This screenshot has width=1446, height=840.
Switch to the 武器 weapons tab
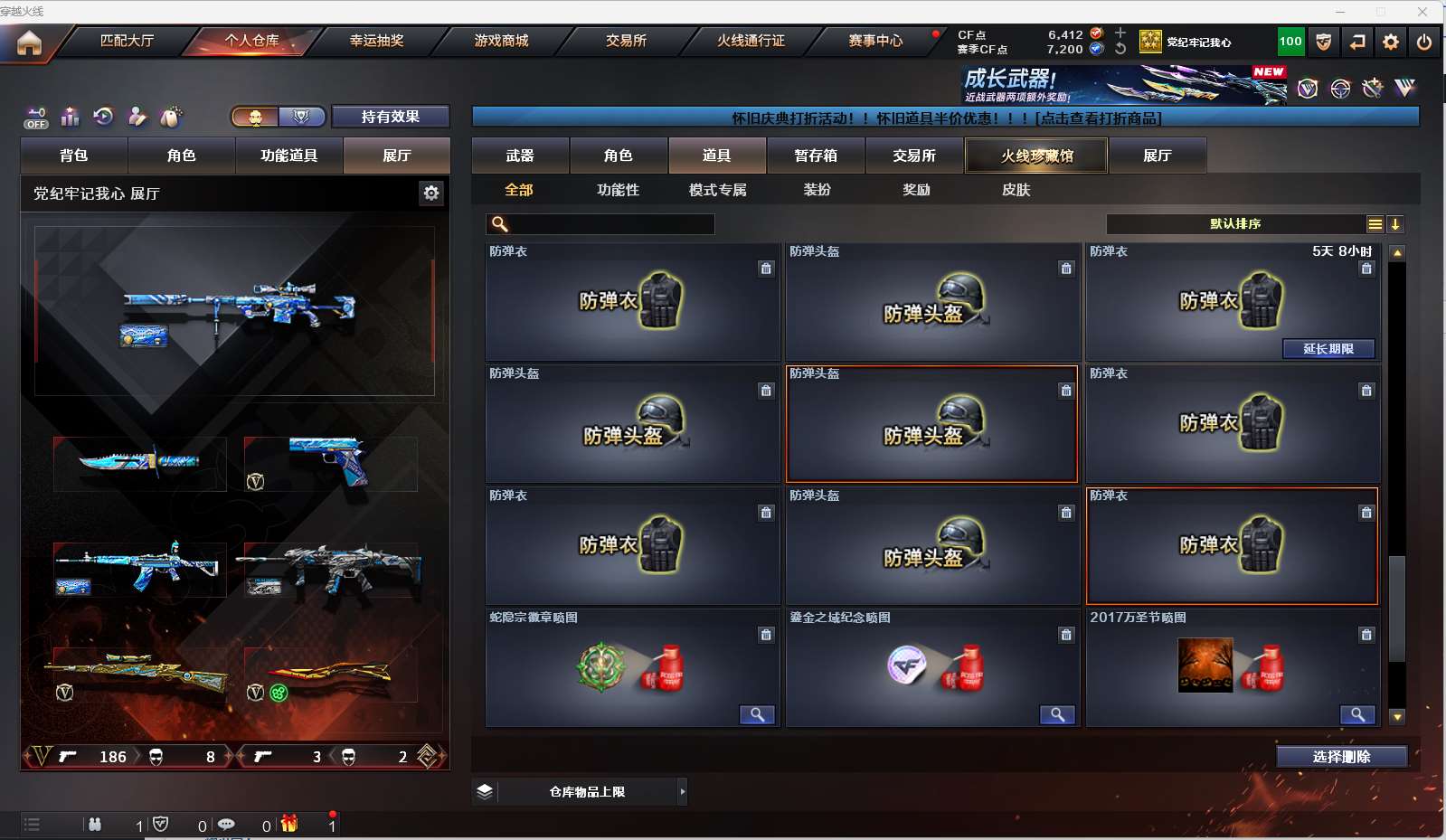coord(520,156)
